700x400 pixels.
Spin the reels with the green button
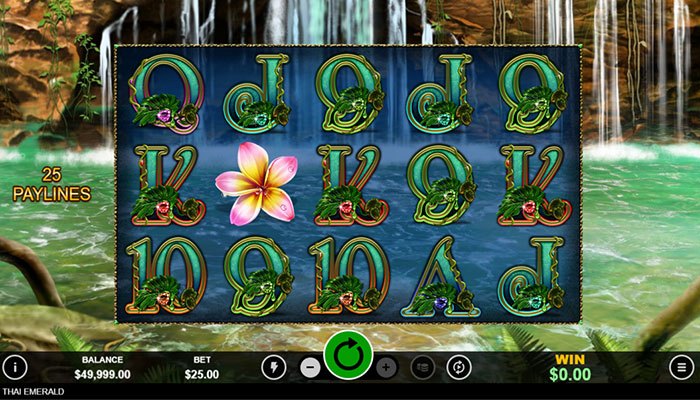(348, 356)
